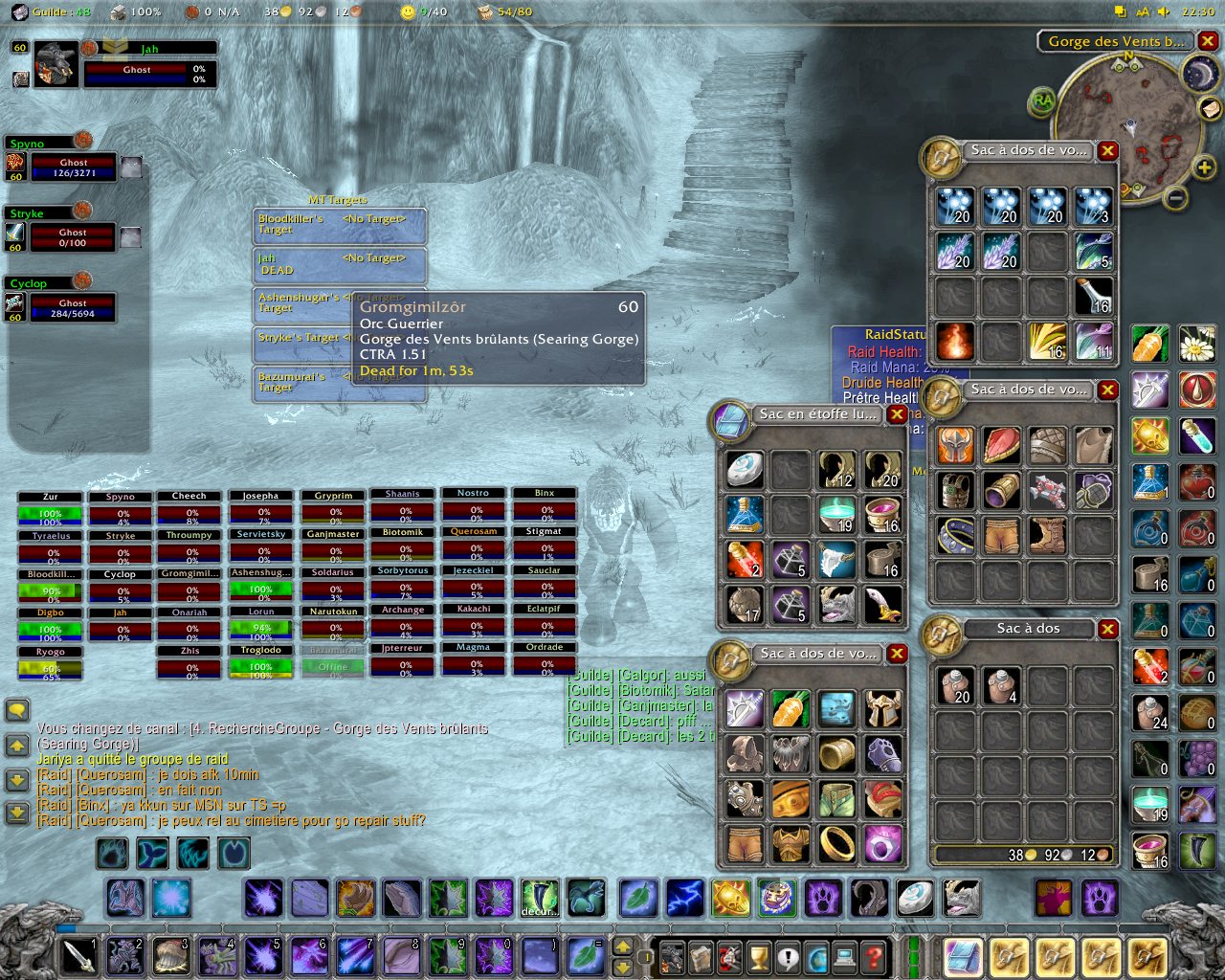
Task: Select the gold ring in the bag
Action: (x=837, y=844)
